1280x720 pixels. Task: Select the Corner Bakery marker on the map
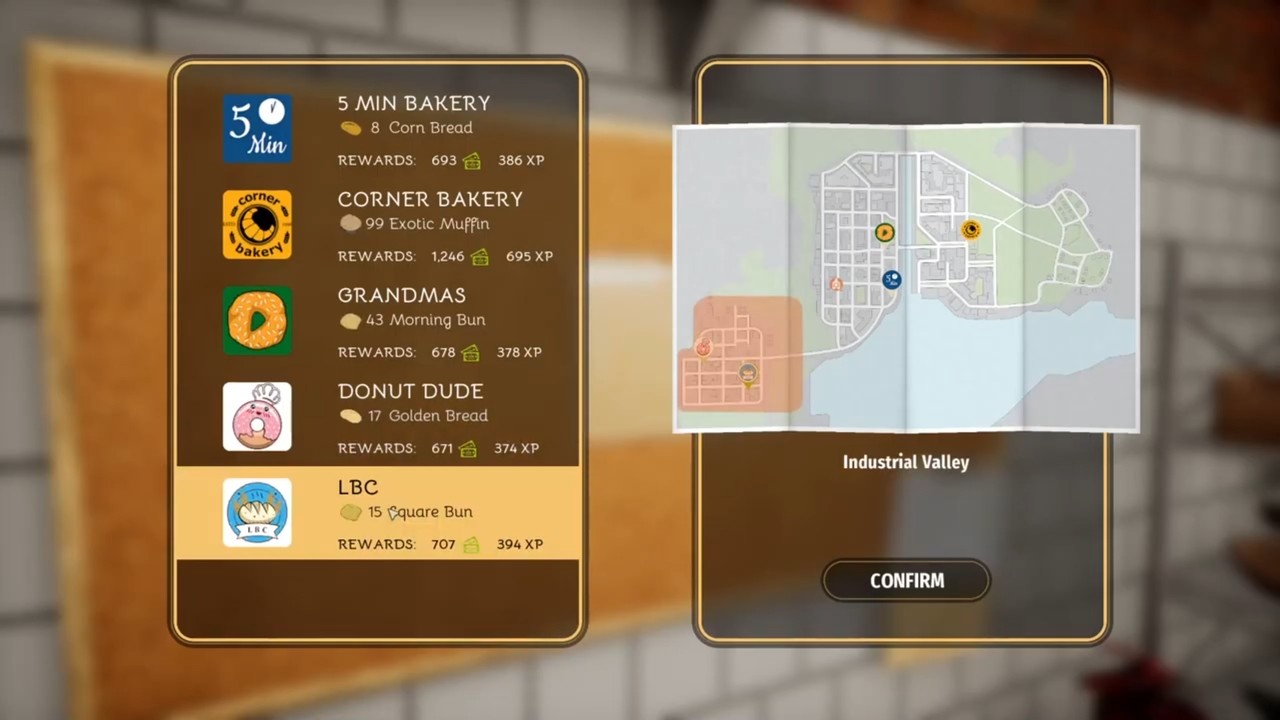click(971, 230)
